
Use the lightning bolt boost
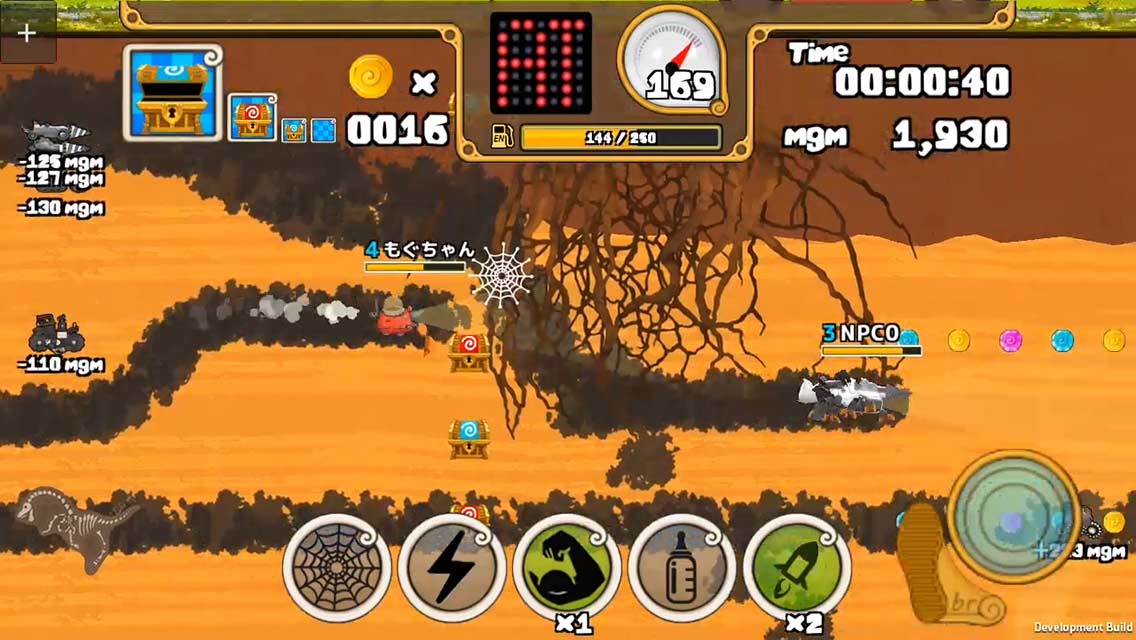click(x=452, y=568)
